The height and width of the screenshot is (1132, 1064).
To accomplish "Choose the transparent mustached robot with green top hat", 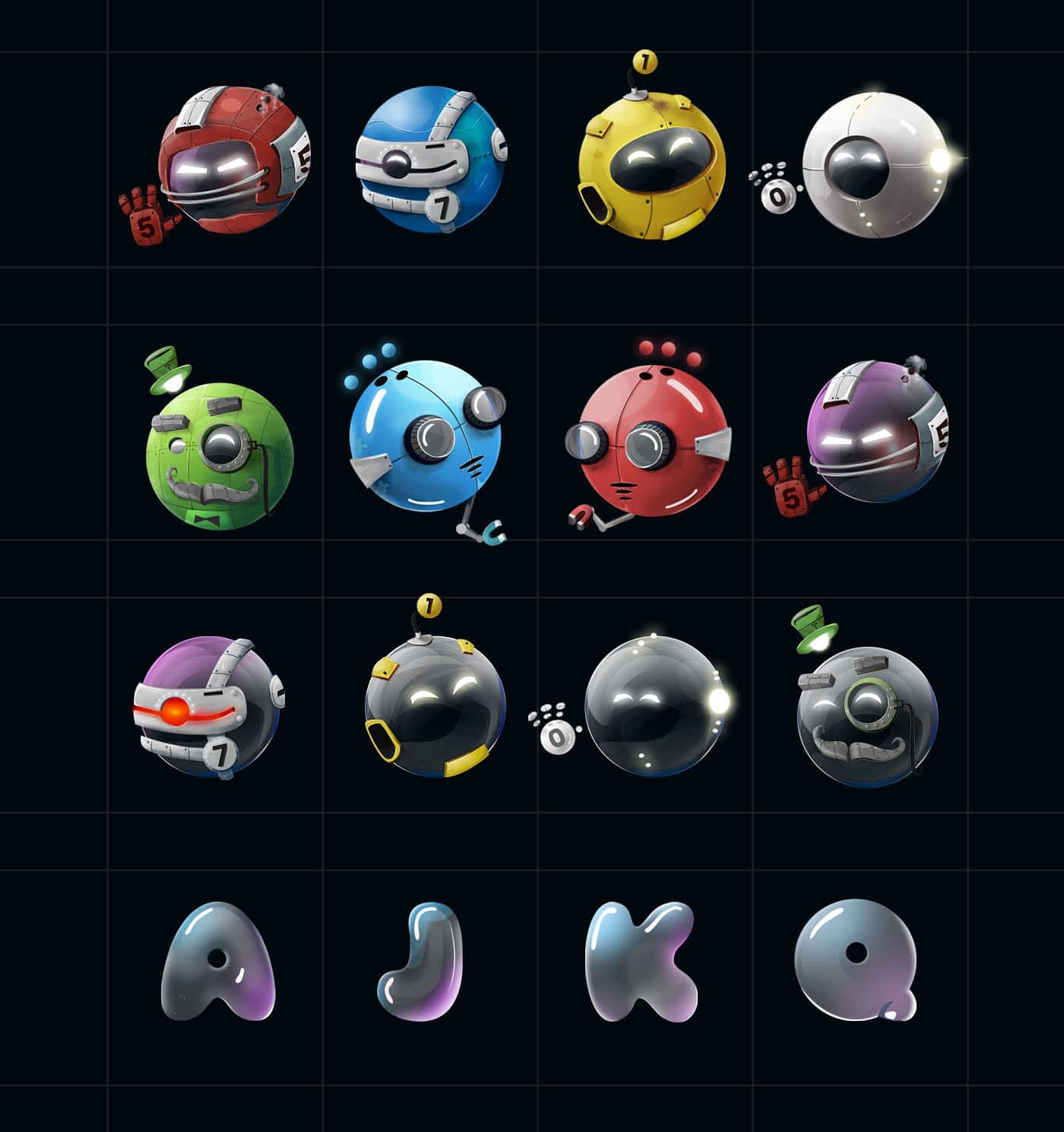I will pos(866,715).
